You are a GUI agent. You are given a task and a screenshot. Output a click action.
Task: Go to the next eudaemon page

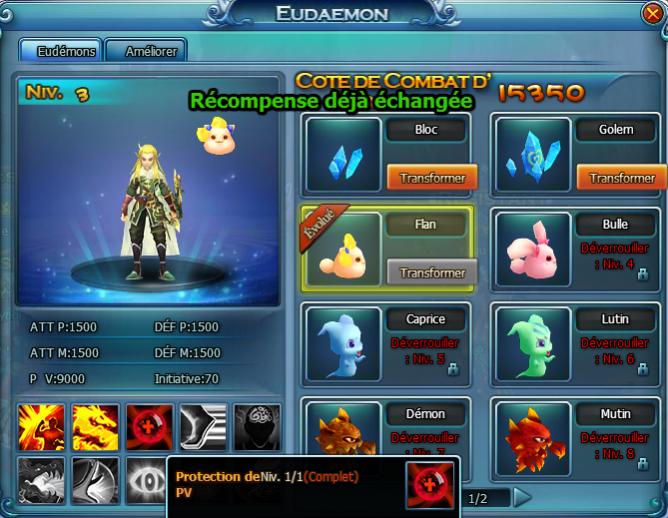tap(522, 497)
